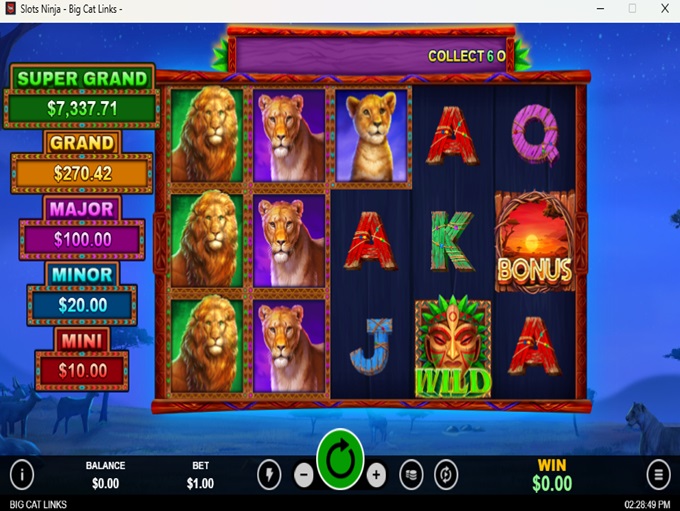
Task: Spin the reels with the green button
Action: 340,461
